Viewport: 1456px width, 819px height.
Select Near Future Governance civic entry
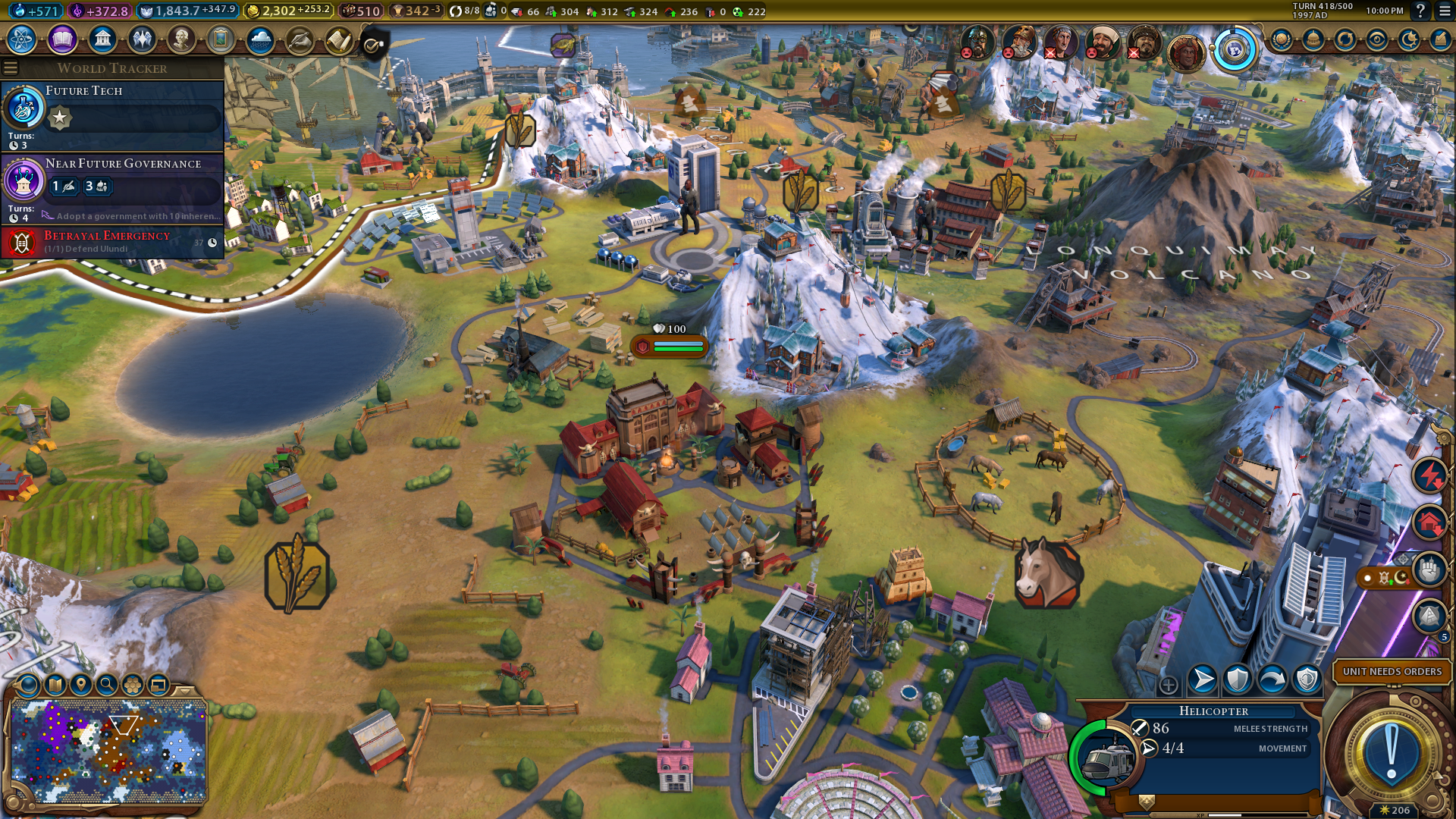pyautogui.click(x=114, y=187)
